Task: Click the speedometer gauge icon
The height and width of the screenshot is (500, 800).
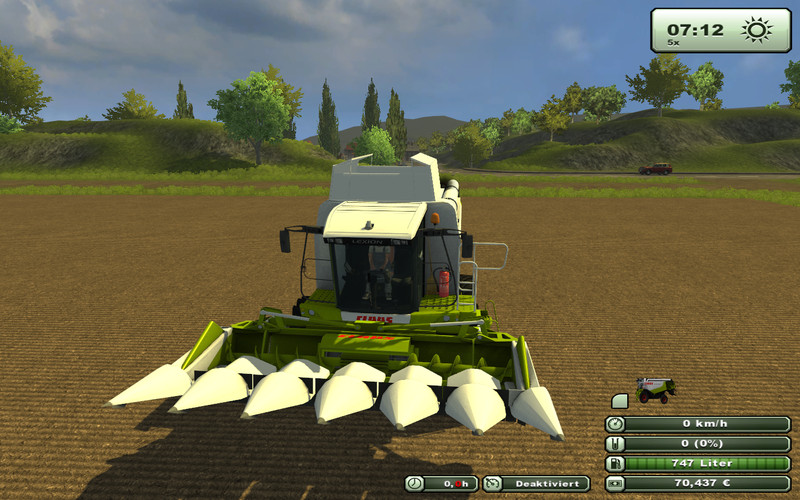Action: 614,424
